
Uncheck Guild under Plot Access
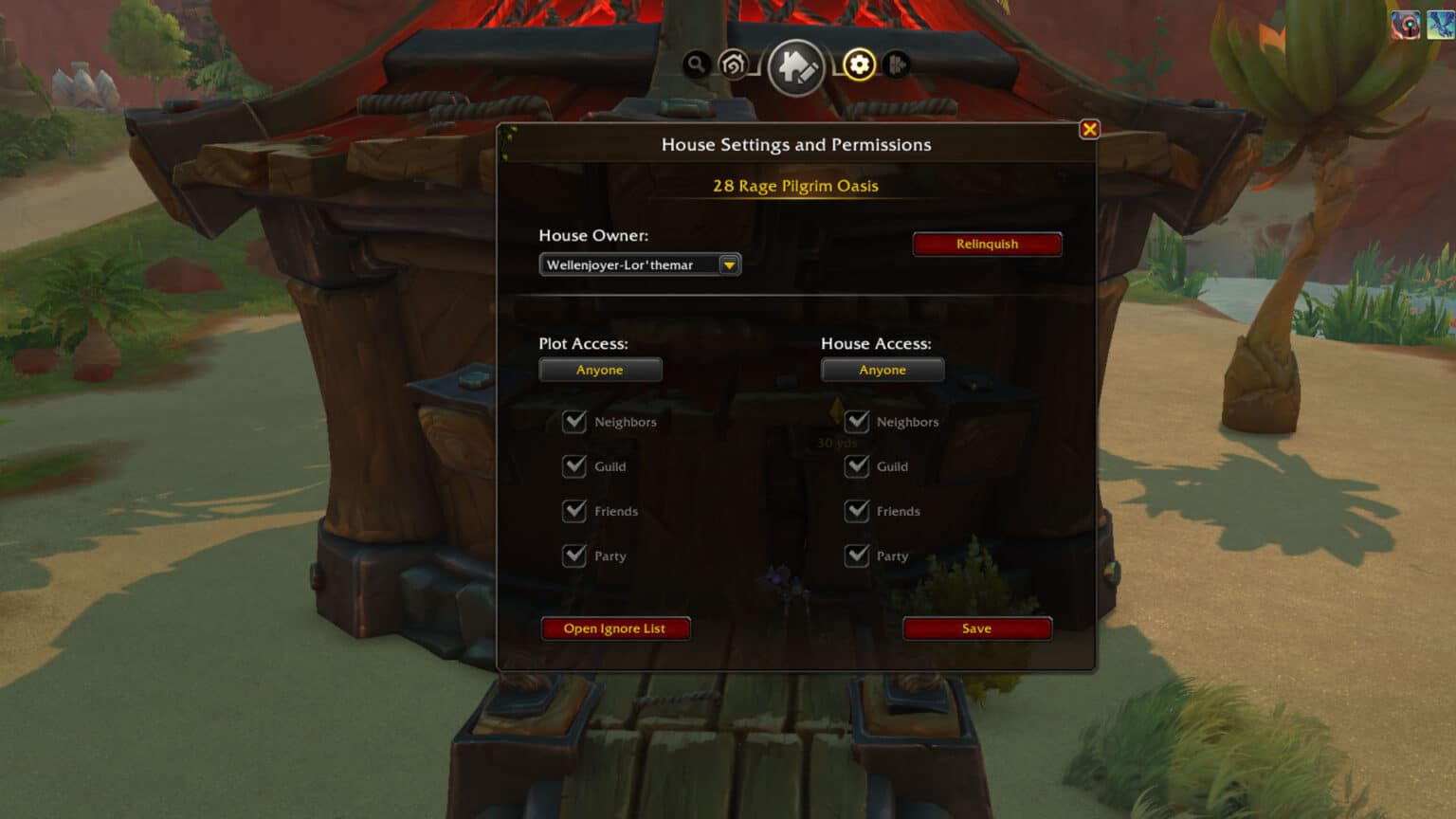tap(574, 466)
